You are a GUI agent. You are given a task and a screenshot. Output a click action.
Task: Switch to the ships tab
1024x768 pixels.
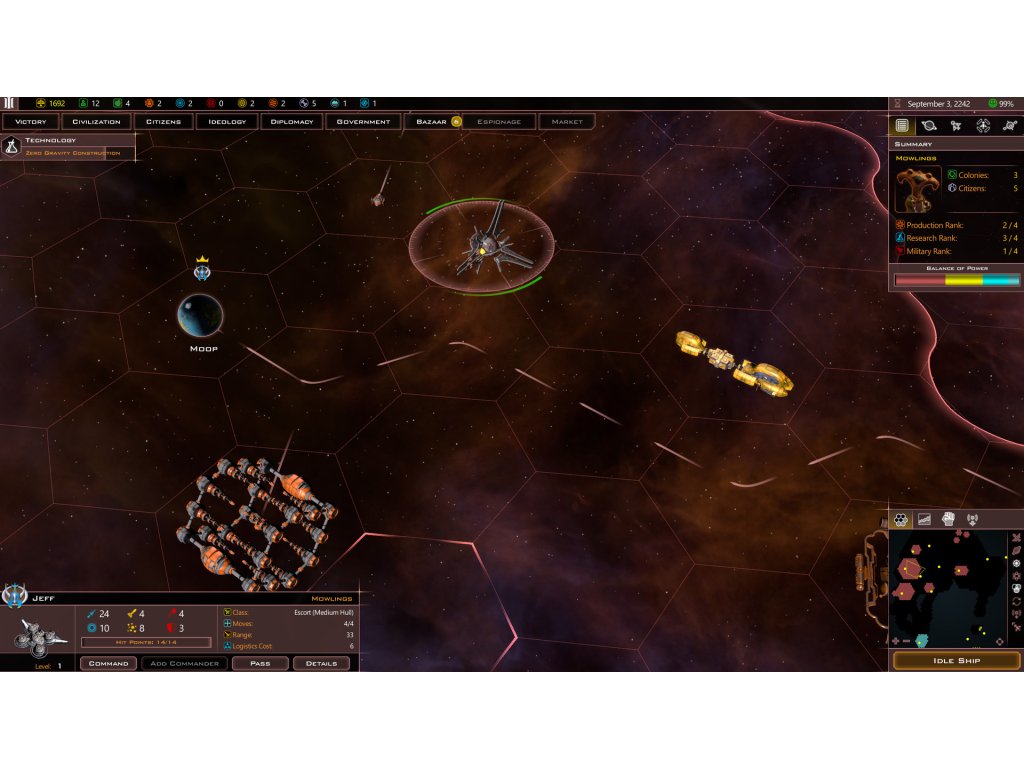(956, 126)
